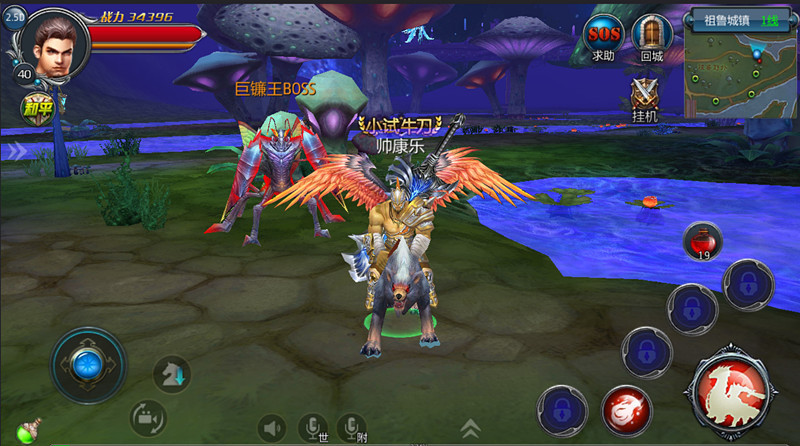The image size is (800, 446).
Task: Expand the left side double-arrow panel
Action: pos(16,151)
